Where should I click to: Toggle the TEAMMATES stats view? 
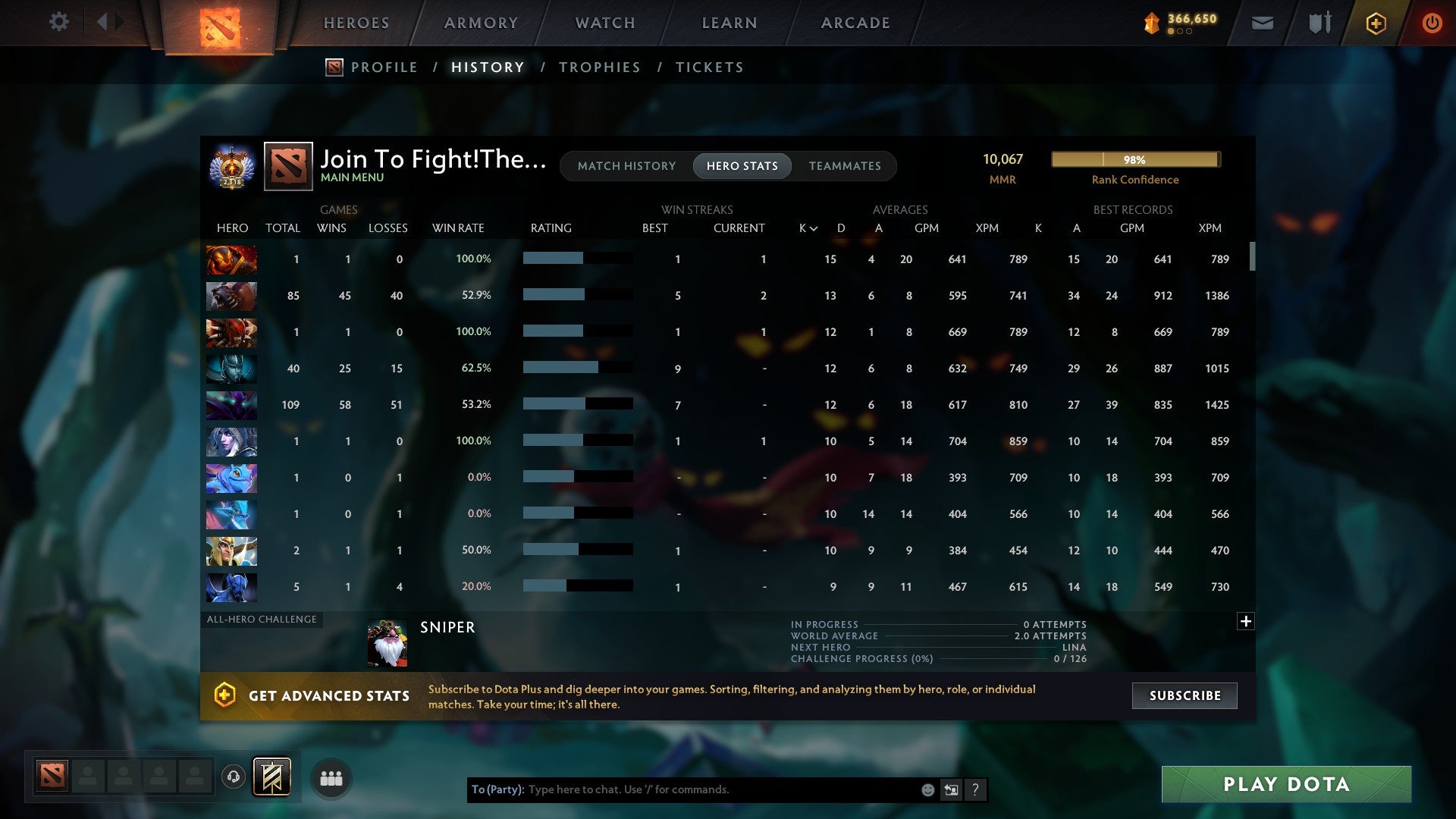(x=845, y=166)
